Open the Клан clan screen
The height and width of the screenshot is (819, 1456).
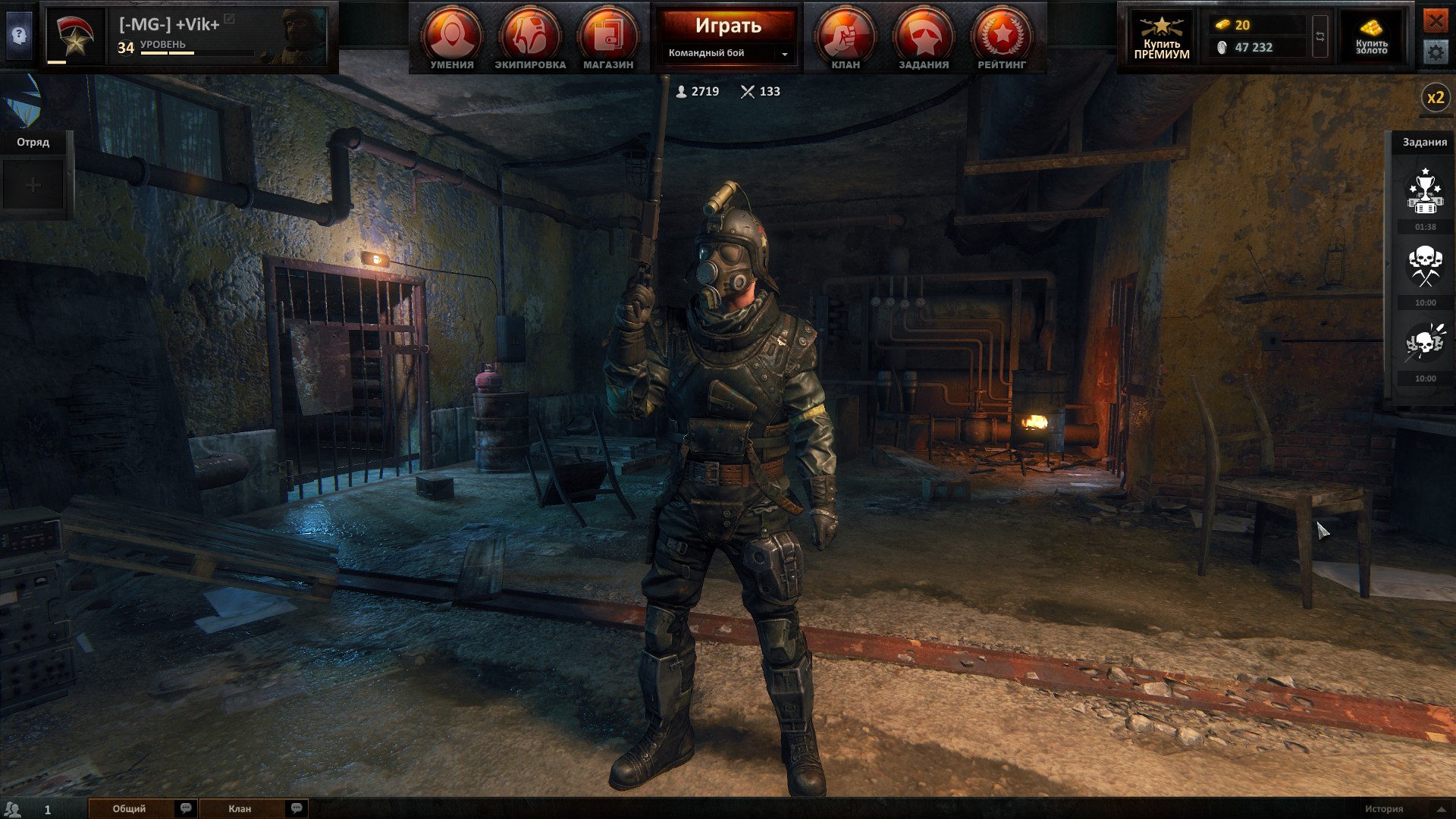pyautogui.click(x=846, y=37)
